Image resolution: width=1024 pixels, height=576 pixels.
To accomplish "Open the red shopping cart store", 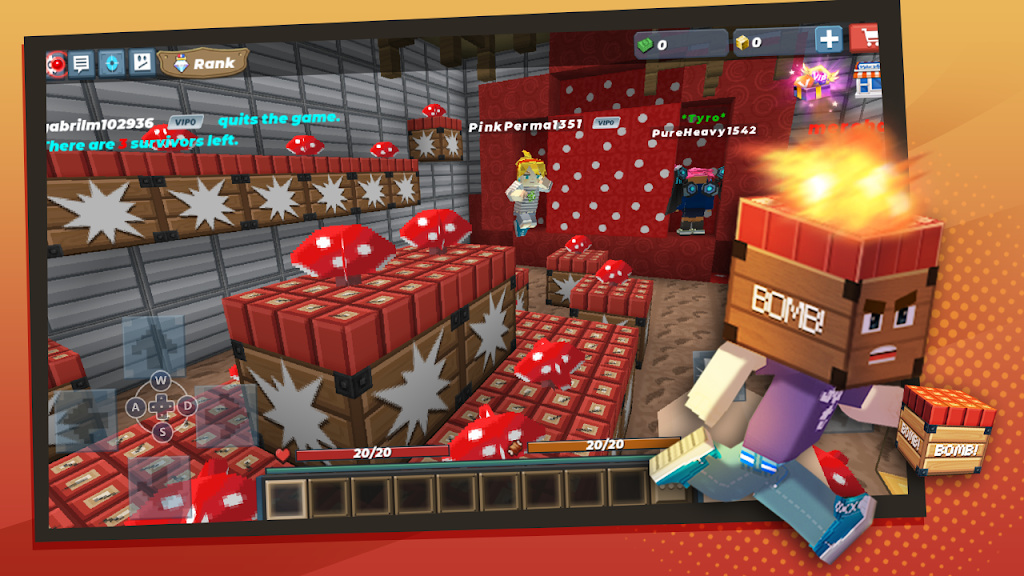I will (x=864, y=39).
